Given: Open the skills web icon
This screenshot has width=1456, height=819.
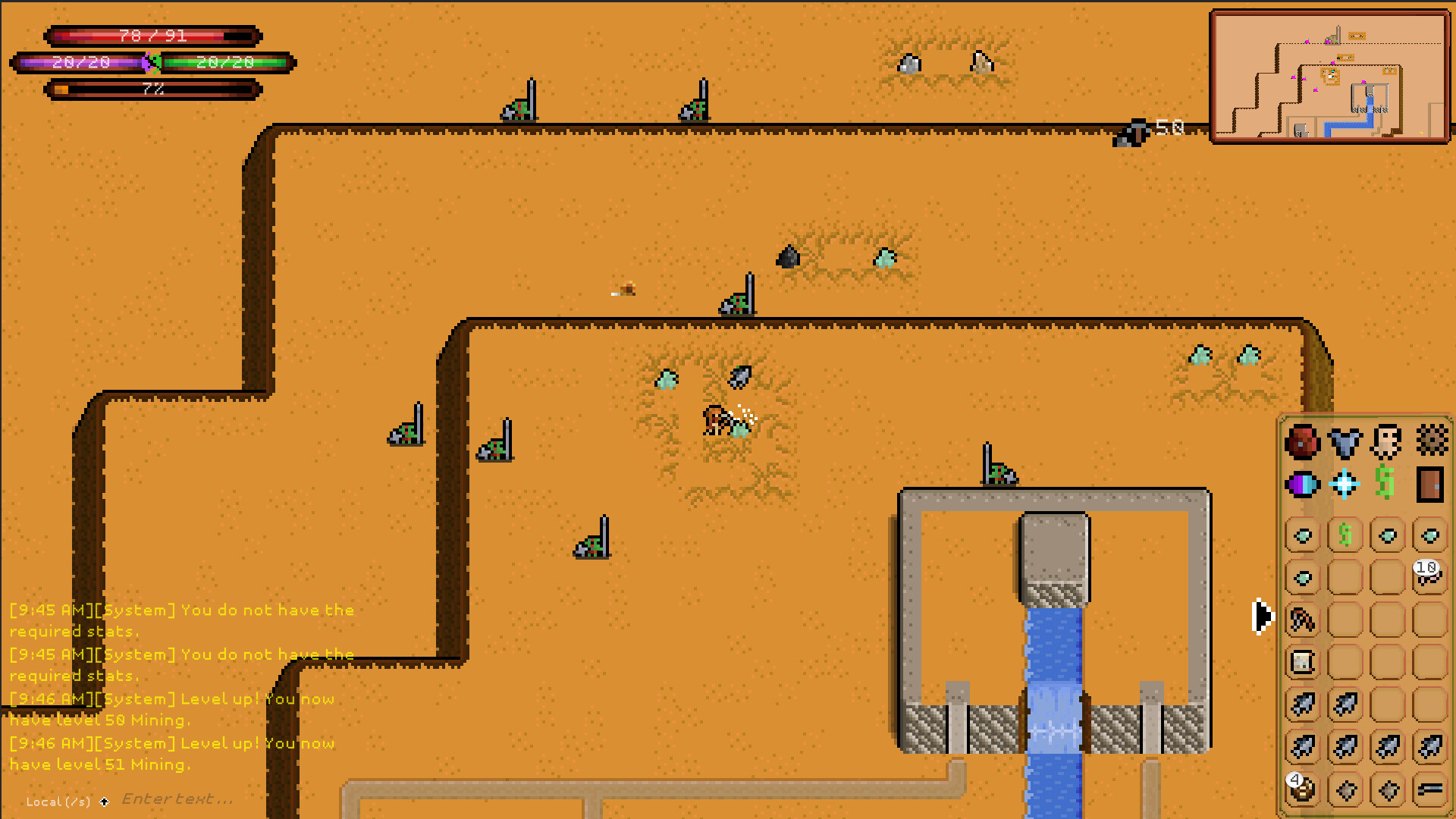Looking at the screenshot, I should point(1432,441).
